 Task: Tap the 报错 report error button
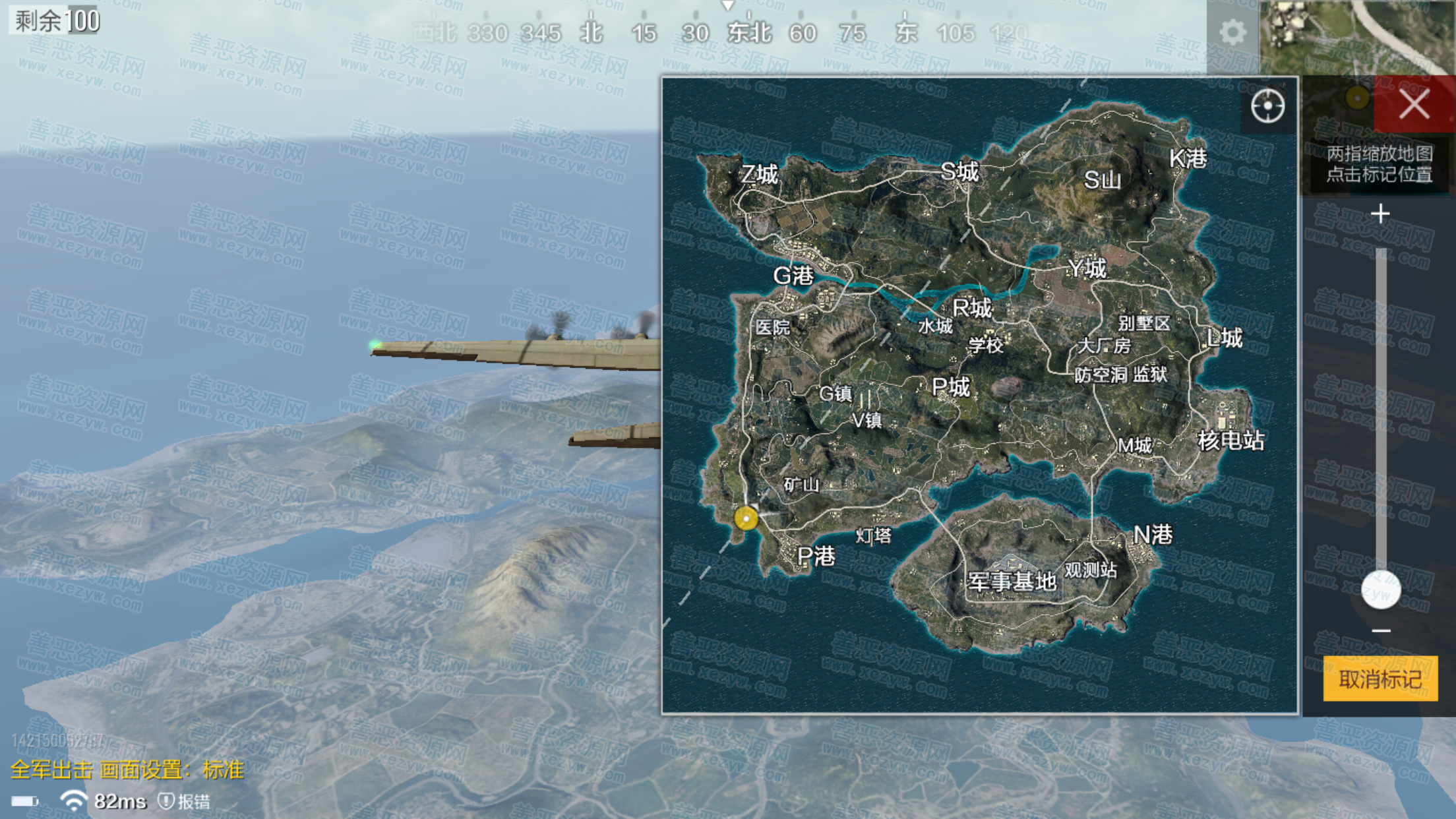pyautogui.click(x=185, y=801)
